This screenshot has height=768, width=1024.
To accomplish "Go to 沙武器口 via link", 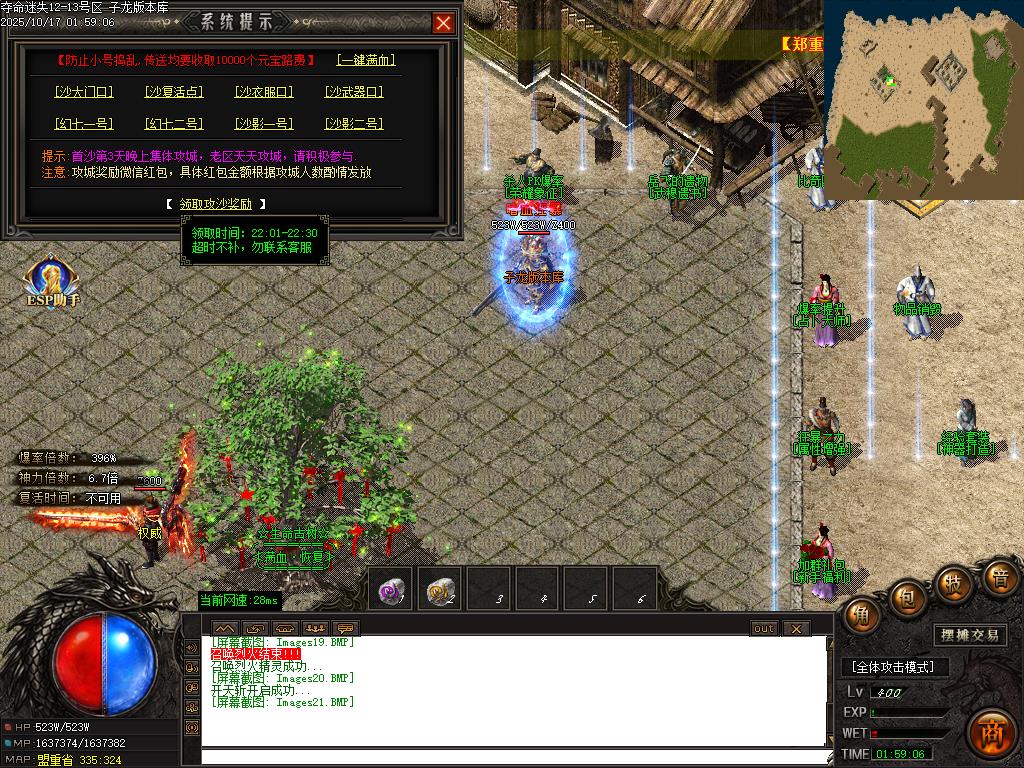I will coord(354,92).
